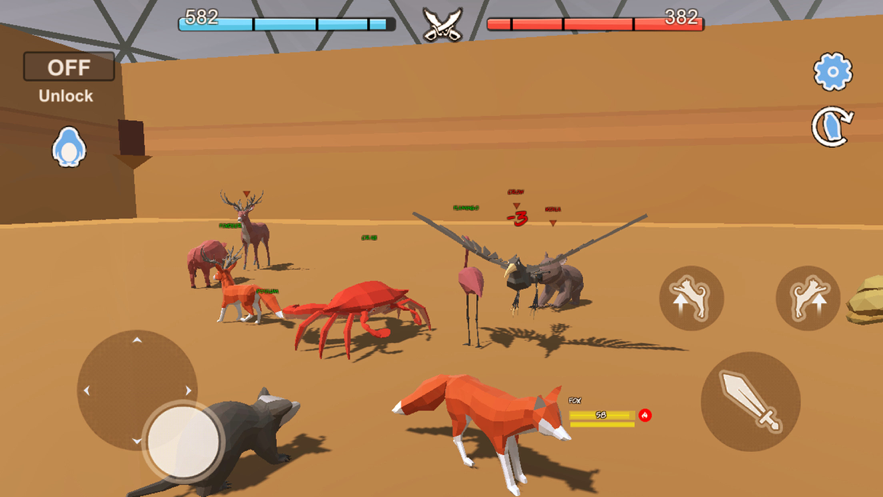Activate the left animal jump skill button
The image size is (883, 497).
click(691, 298)
